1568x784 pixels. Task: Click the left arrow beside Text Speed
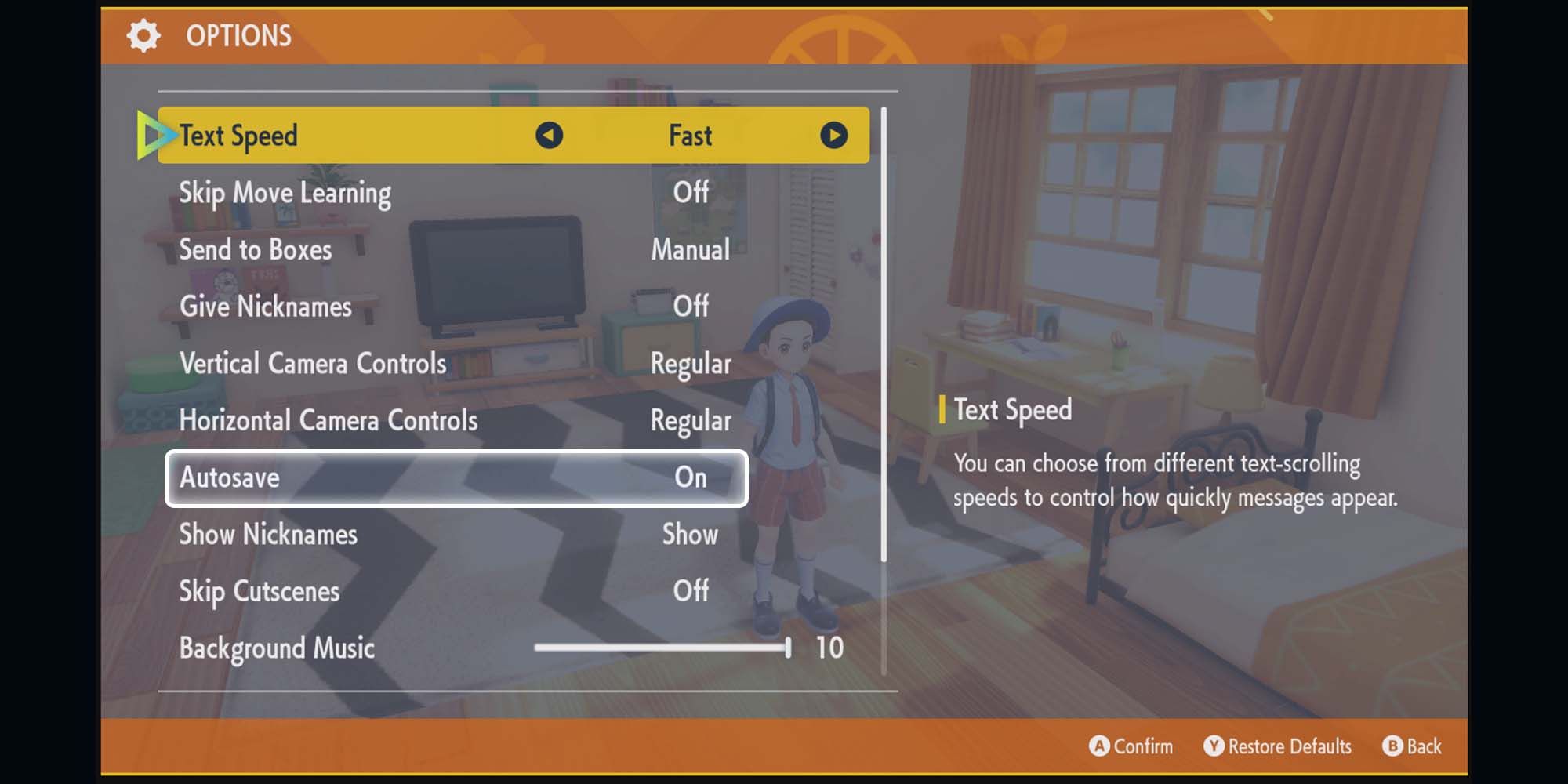pyautogui.click(x=549, y=135)
